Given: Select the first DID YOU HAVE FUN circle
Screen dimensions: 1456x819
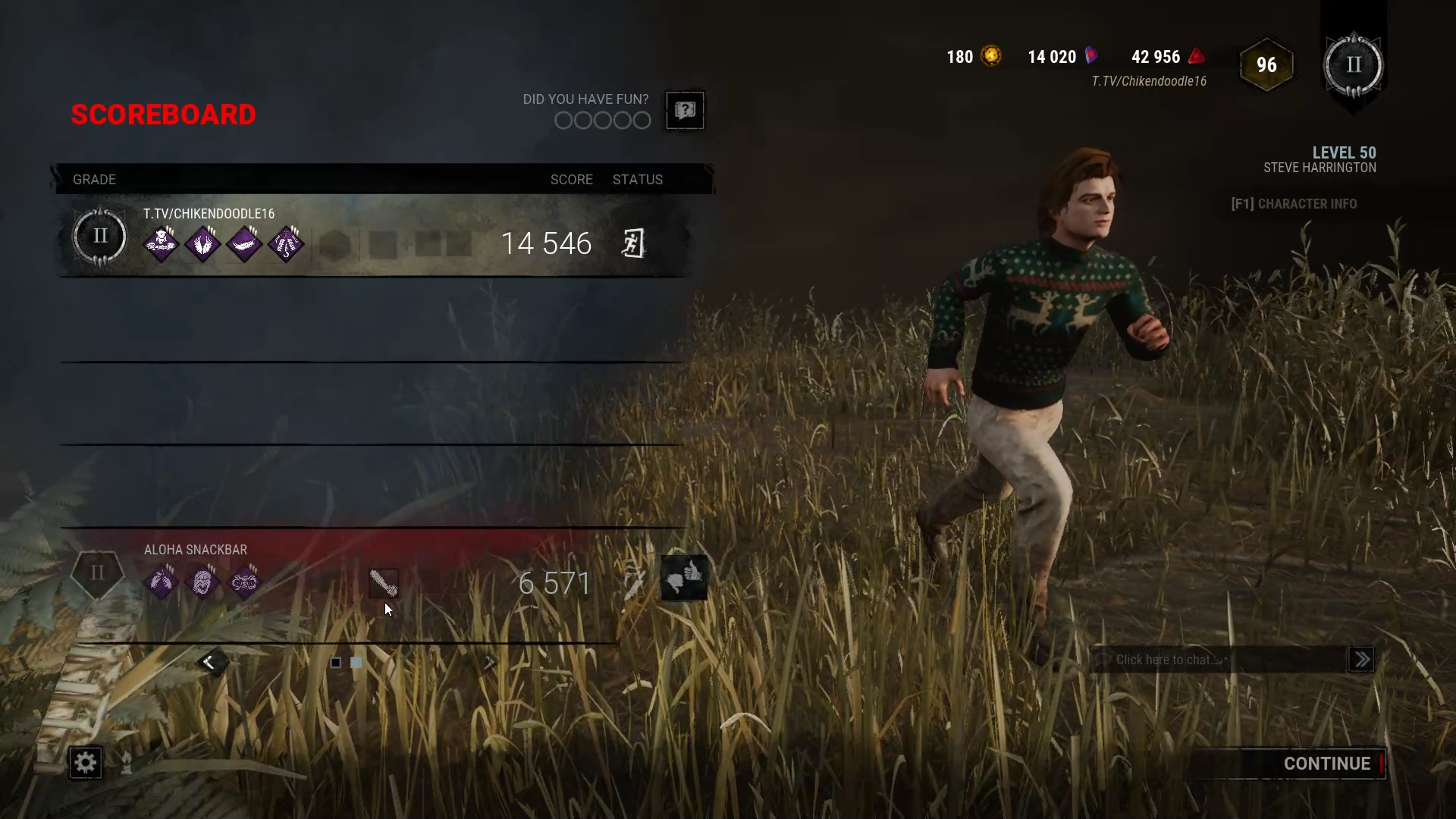Looking at the screenshot, I should coord(563,121).
